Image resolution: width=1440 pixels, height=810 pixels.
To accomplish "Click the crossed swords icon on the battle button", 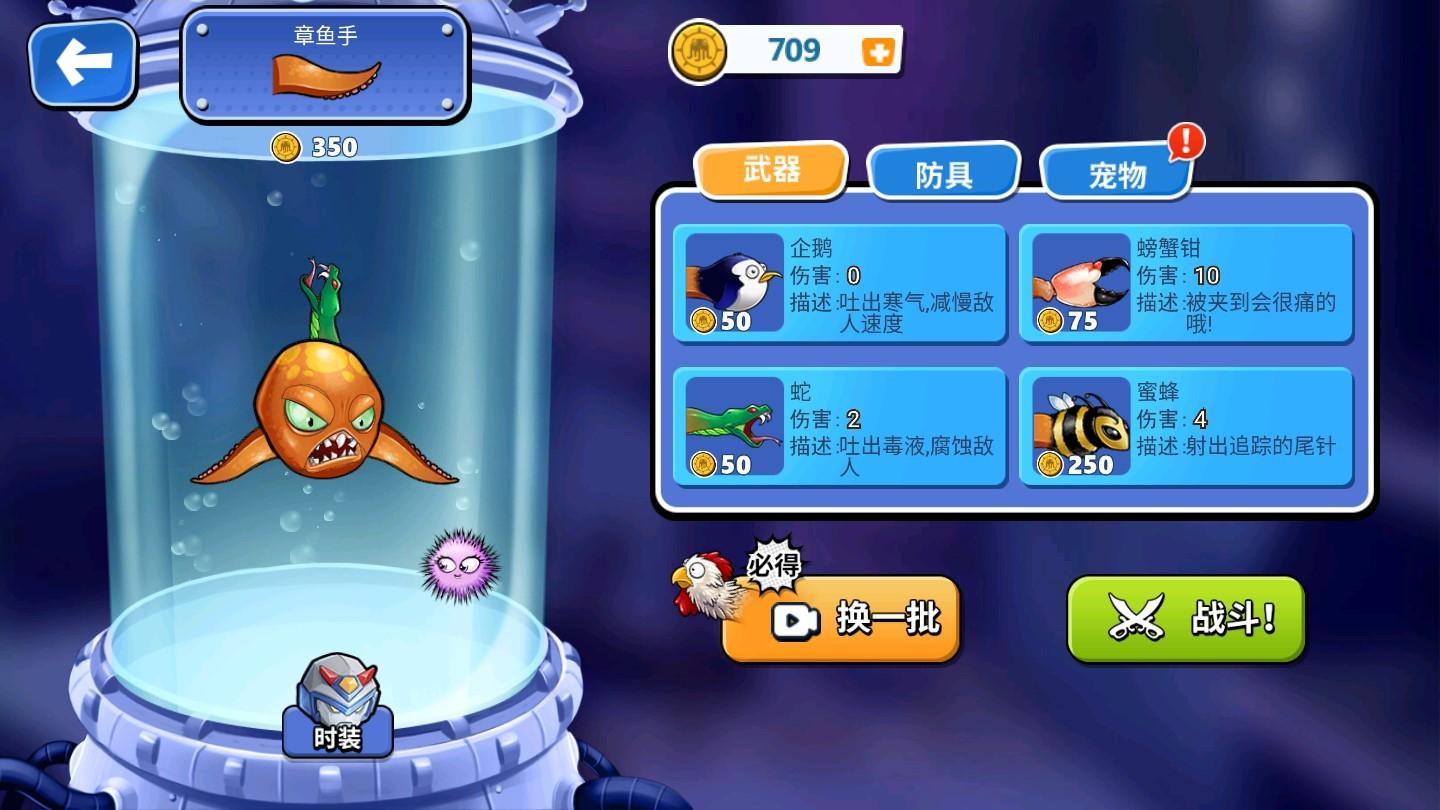I will pyautogui.click(x=1135, y=617).
